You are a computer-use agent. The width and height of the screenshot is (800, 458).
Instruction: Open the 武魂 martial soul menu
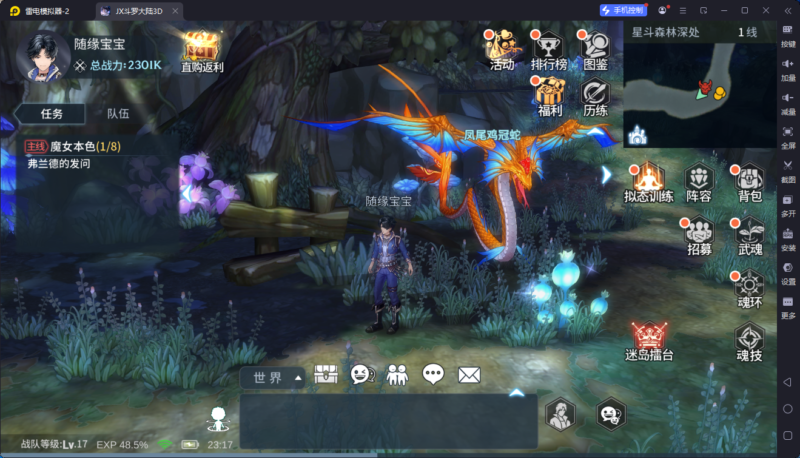tap(749, 234)
